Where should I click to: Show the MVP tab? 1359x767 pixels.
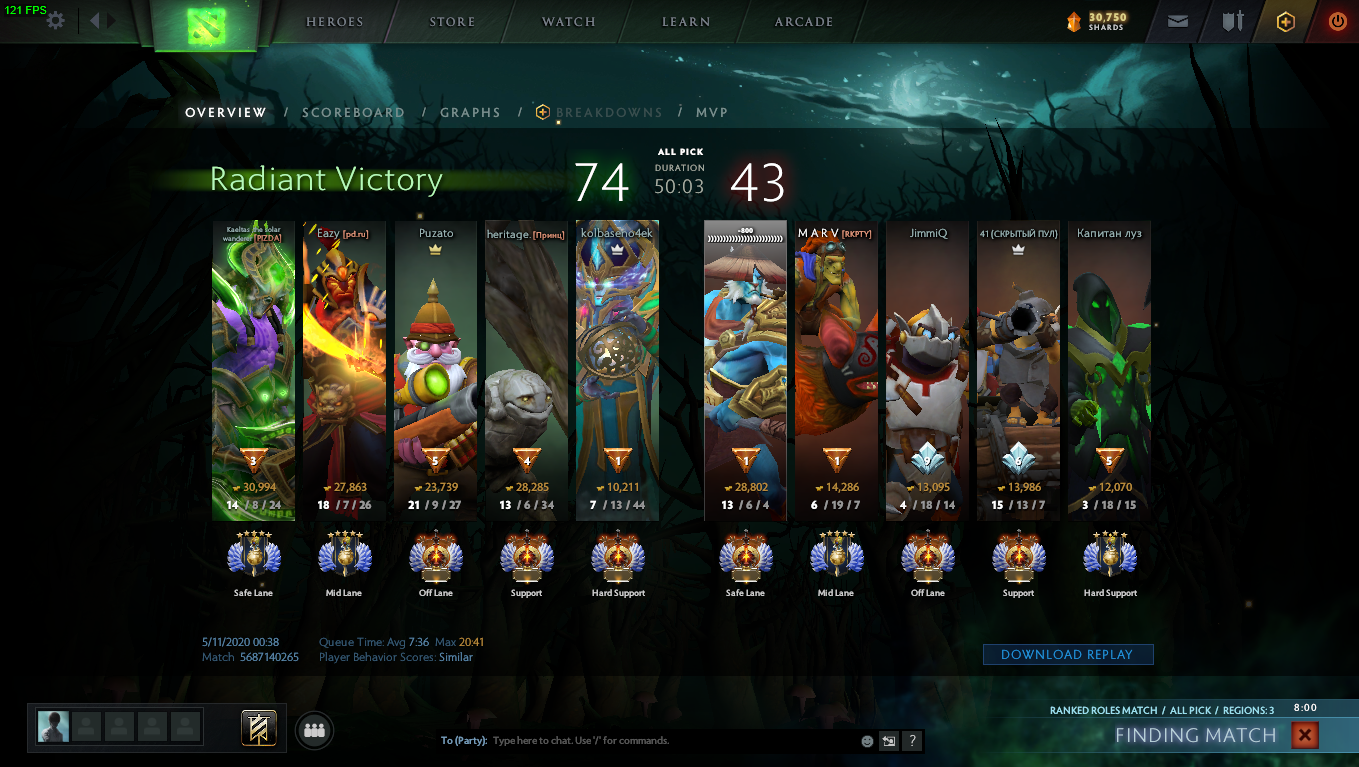point(712,113)
